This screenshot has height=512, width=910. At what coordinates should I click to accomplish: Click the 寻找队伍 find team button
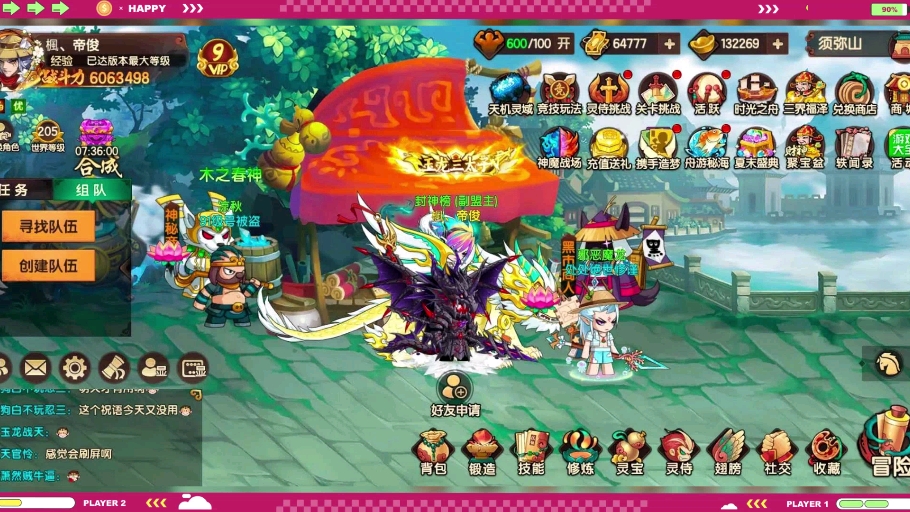click(49, 226)
